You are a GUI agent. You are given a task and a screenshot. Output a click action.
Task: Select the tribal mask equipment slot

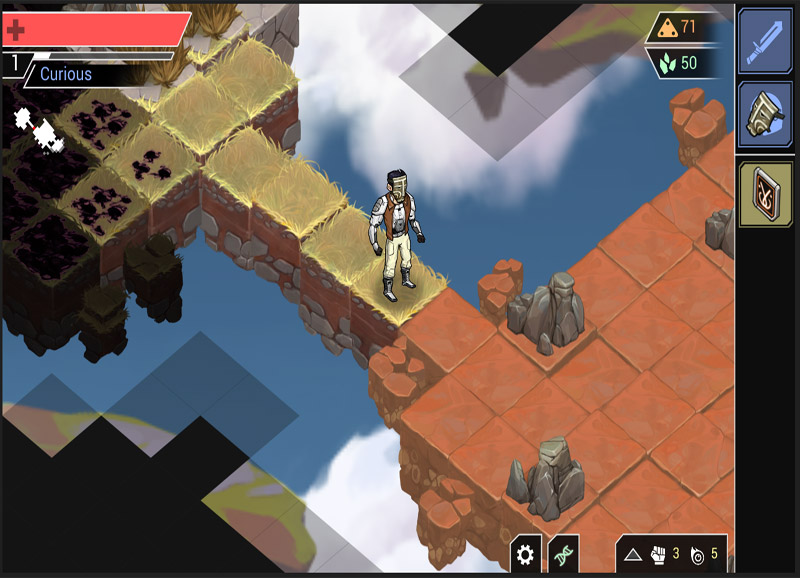pos(765,114)
